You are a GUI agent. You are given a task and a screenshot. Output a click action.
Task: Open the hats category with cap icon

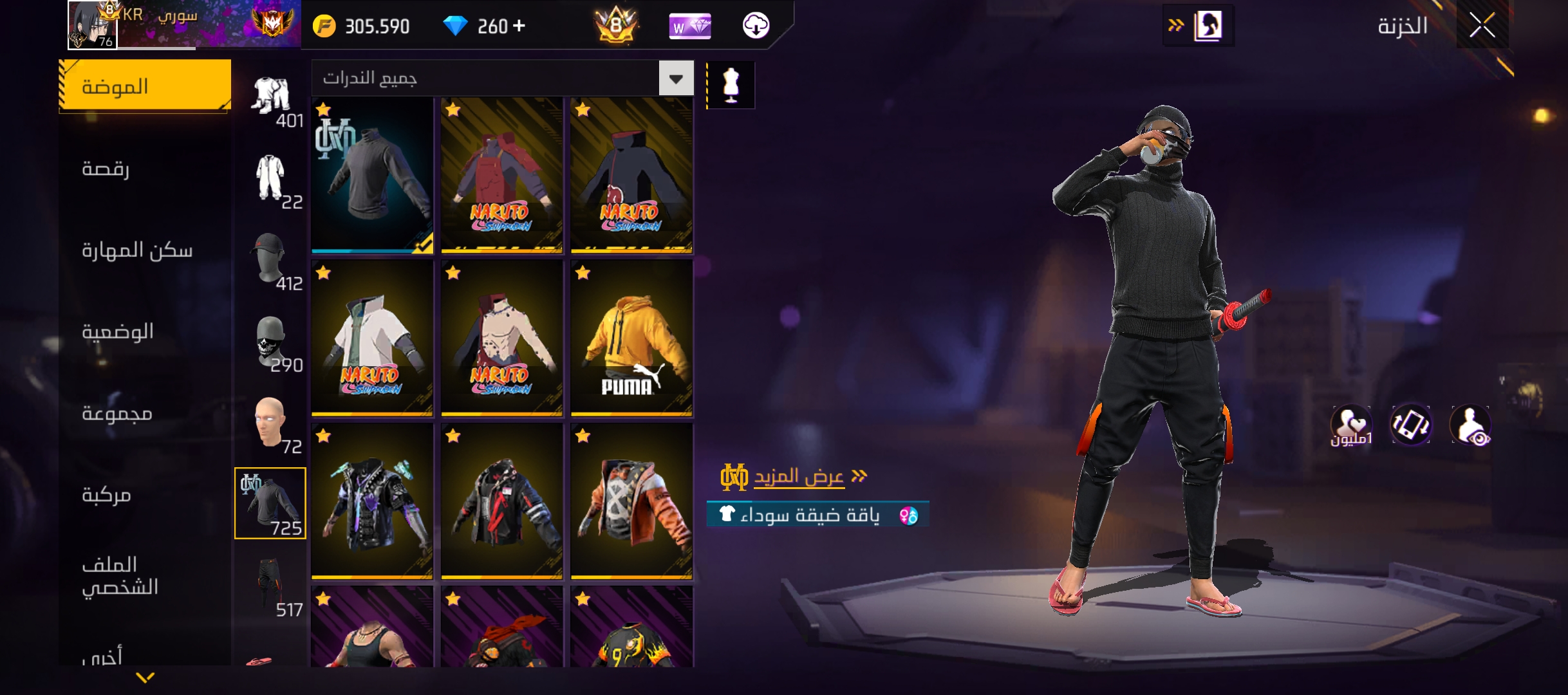pos(270,261)
